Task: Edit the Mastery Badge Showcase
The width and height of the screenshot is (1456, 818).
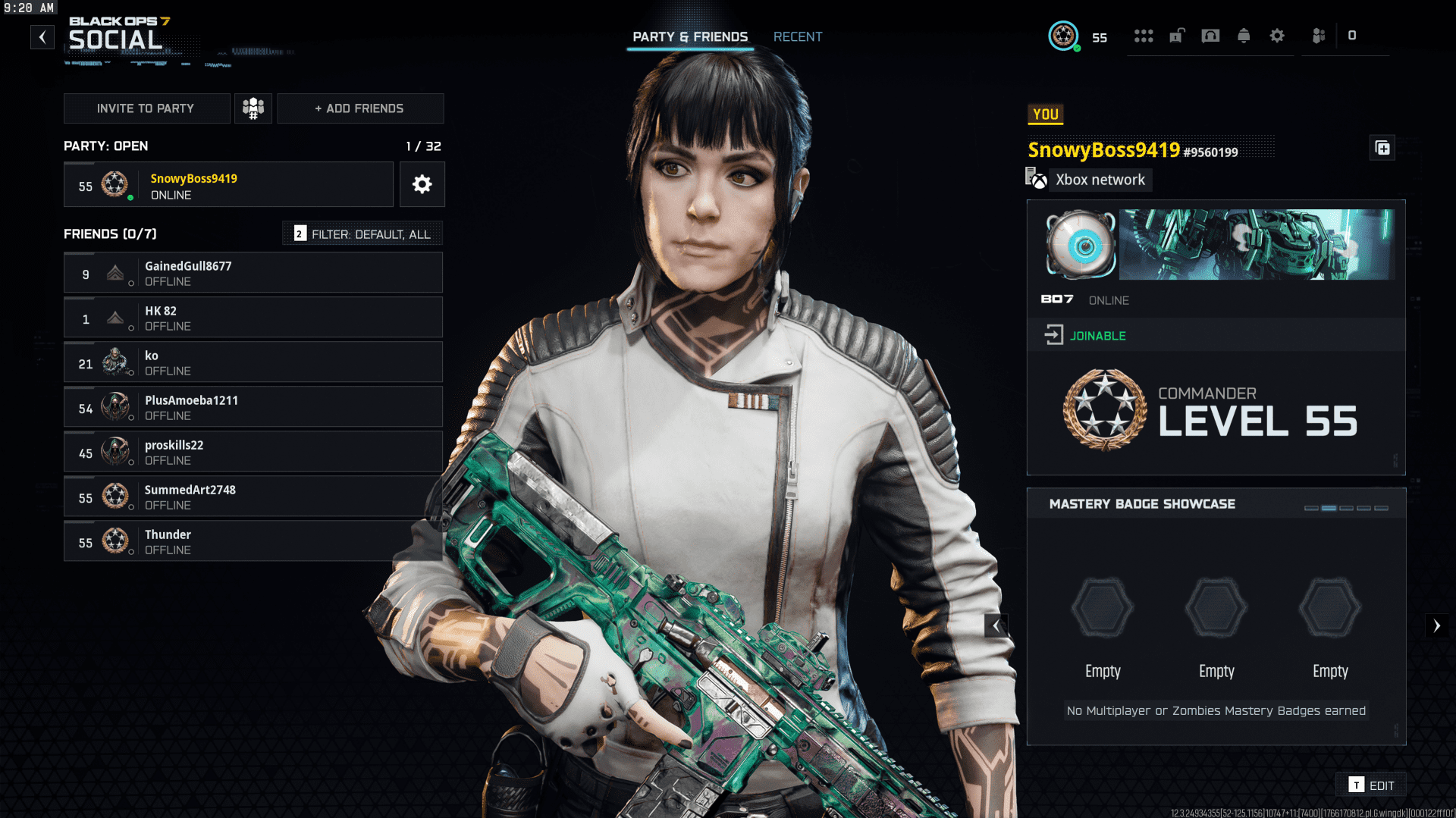Action: point(1373,785)
